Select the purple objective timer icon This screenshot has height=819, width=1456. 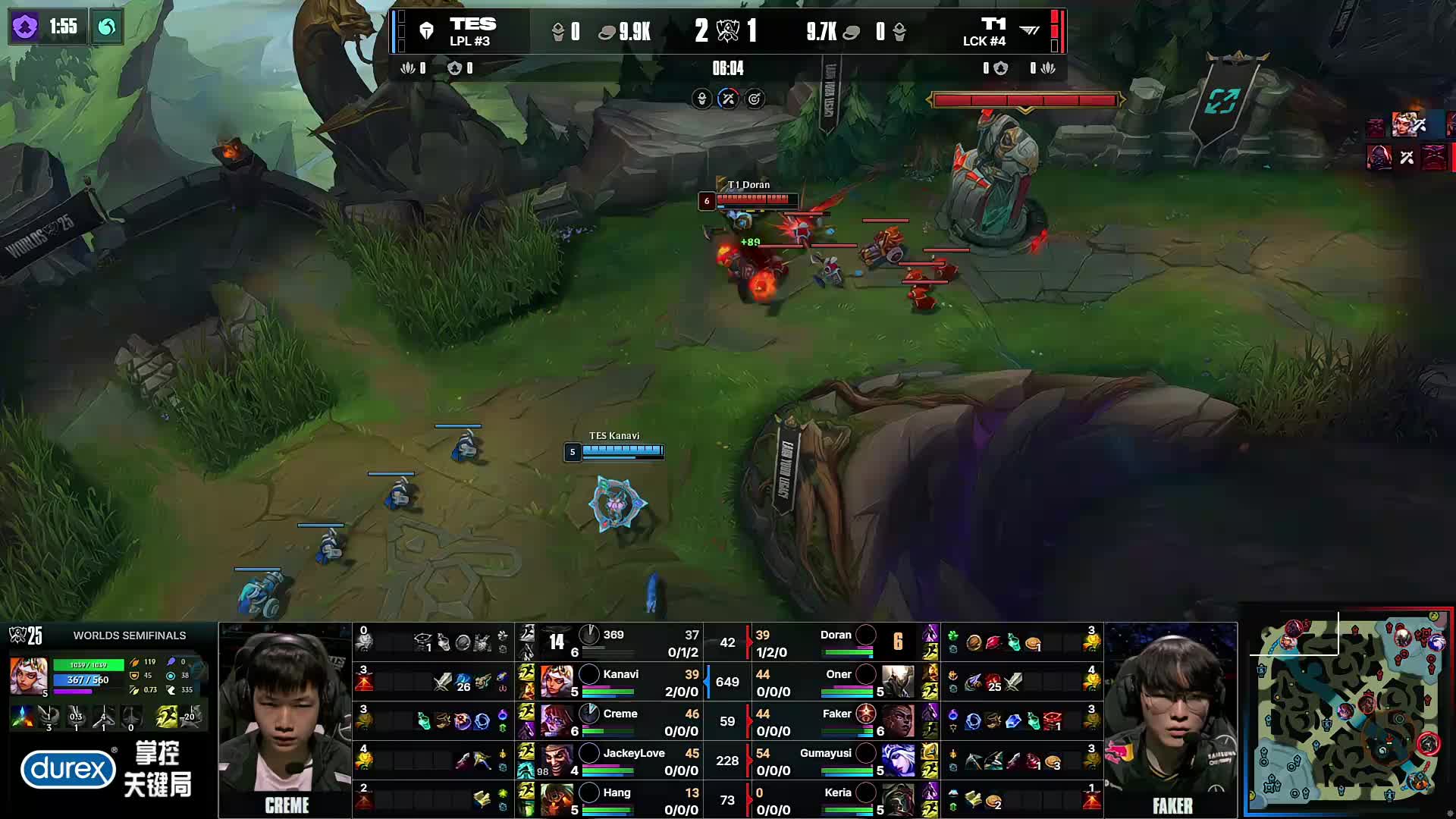tap(25, 27)
